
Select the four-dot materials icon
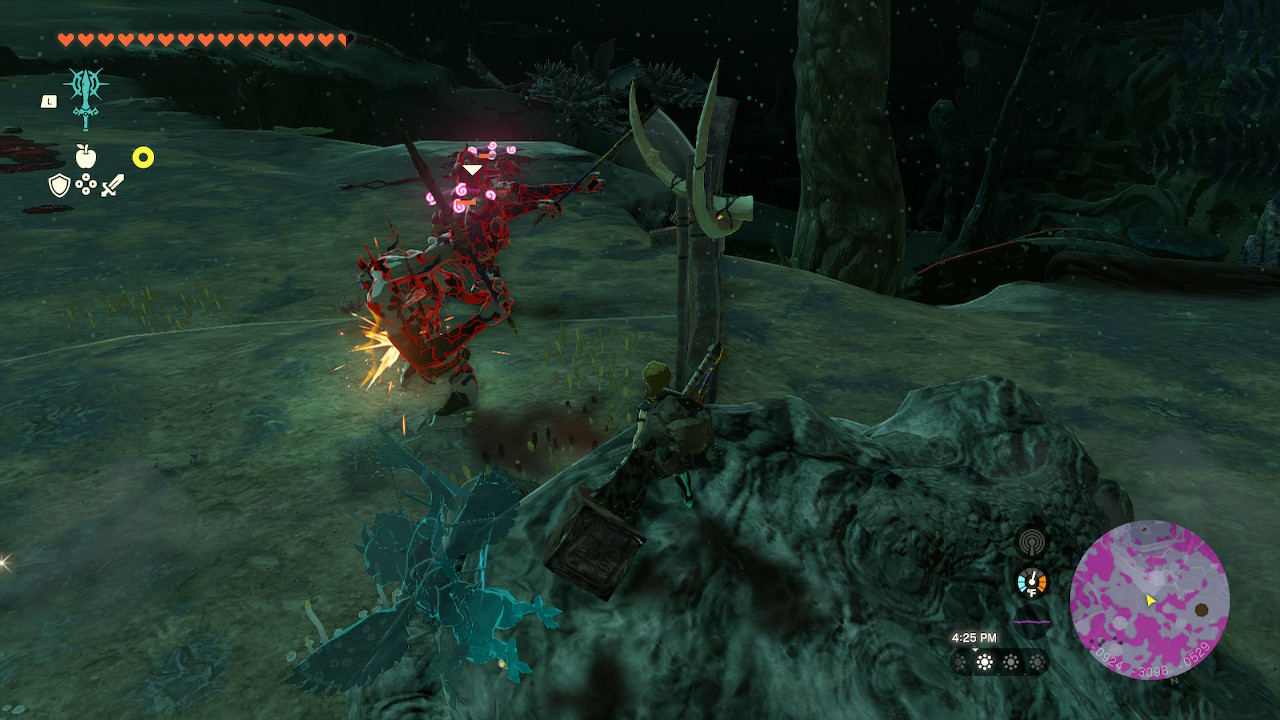[86, 184]
